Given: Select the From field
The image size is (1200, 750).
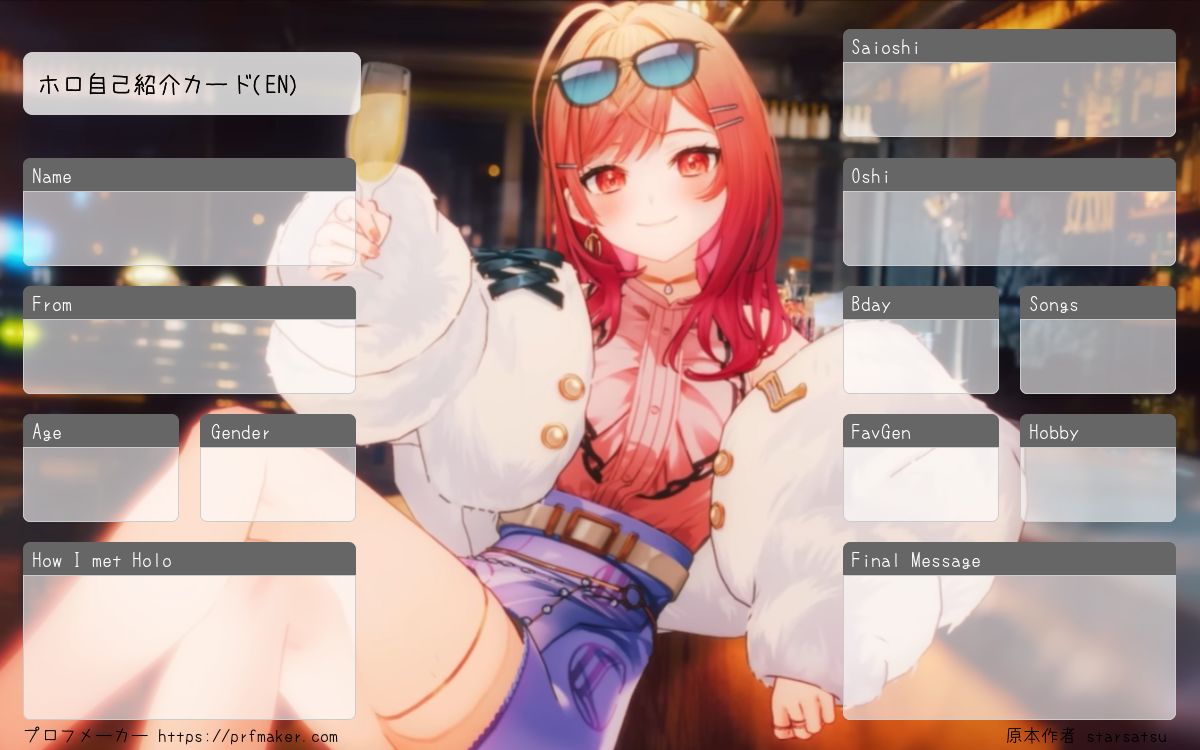Looking at the screenshot, I should click(x=189, y=356).
